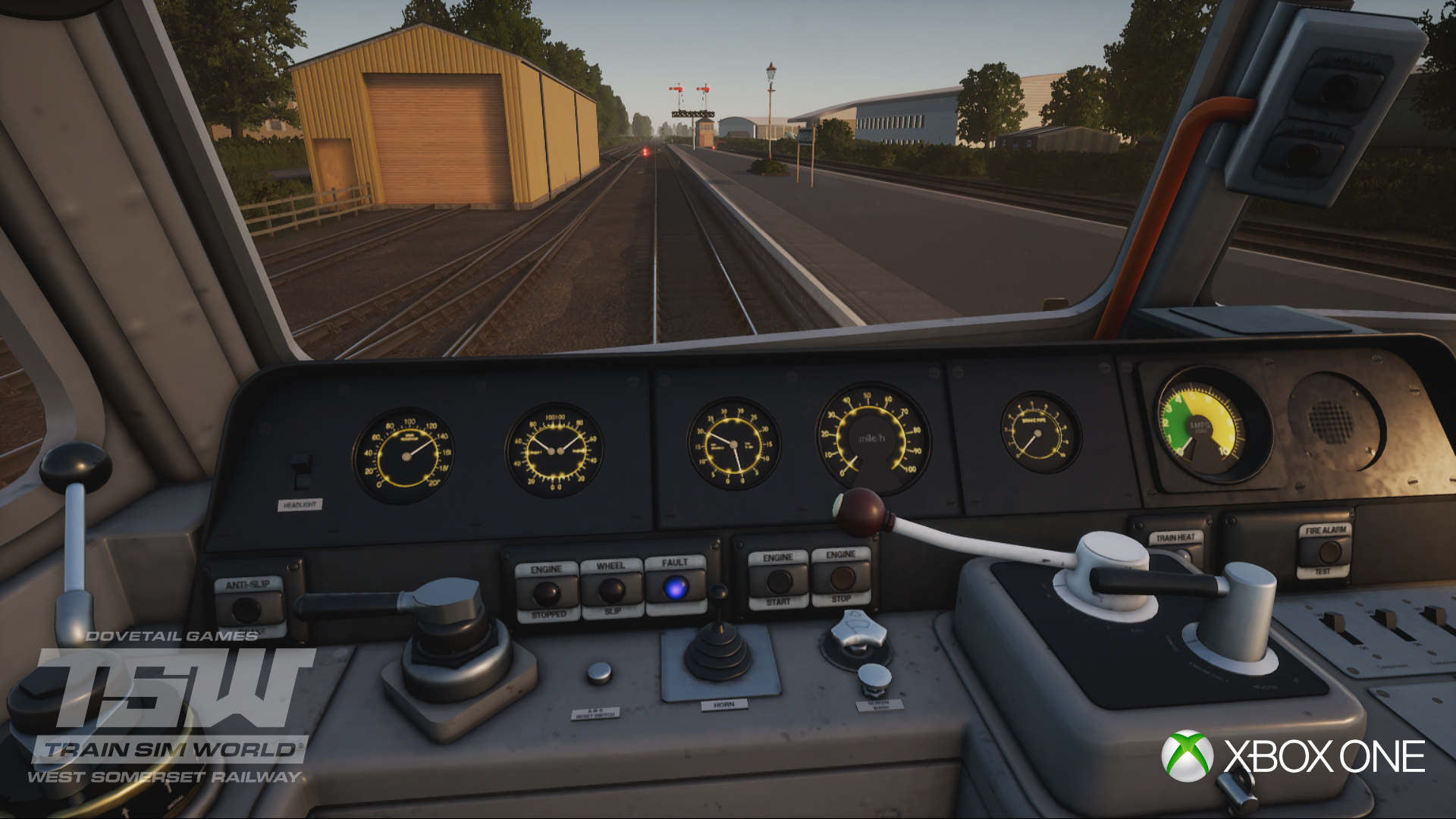
Task: Click the AWS reset button
Action: point(599,672)
